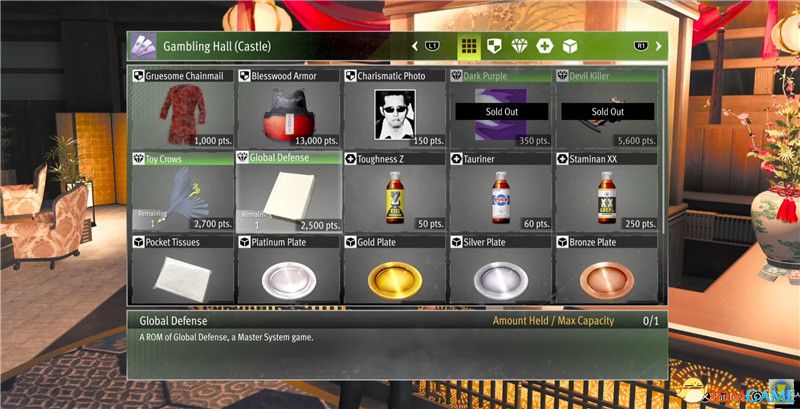Choose the Toy Crows item
This screenshot has width=800, height=409.
182,192
